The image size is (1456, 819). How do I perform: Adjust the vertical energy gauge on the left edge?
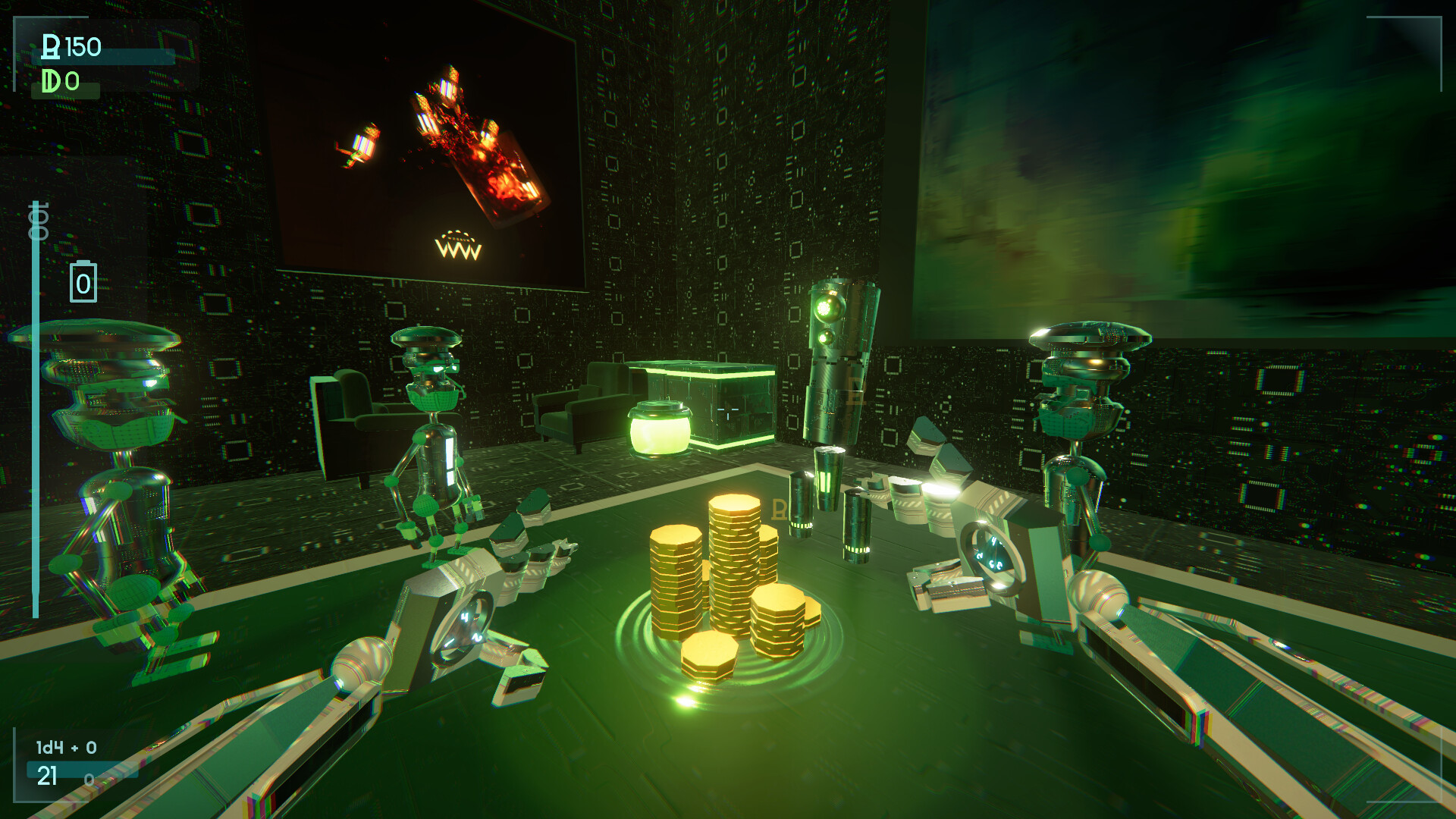36,417
